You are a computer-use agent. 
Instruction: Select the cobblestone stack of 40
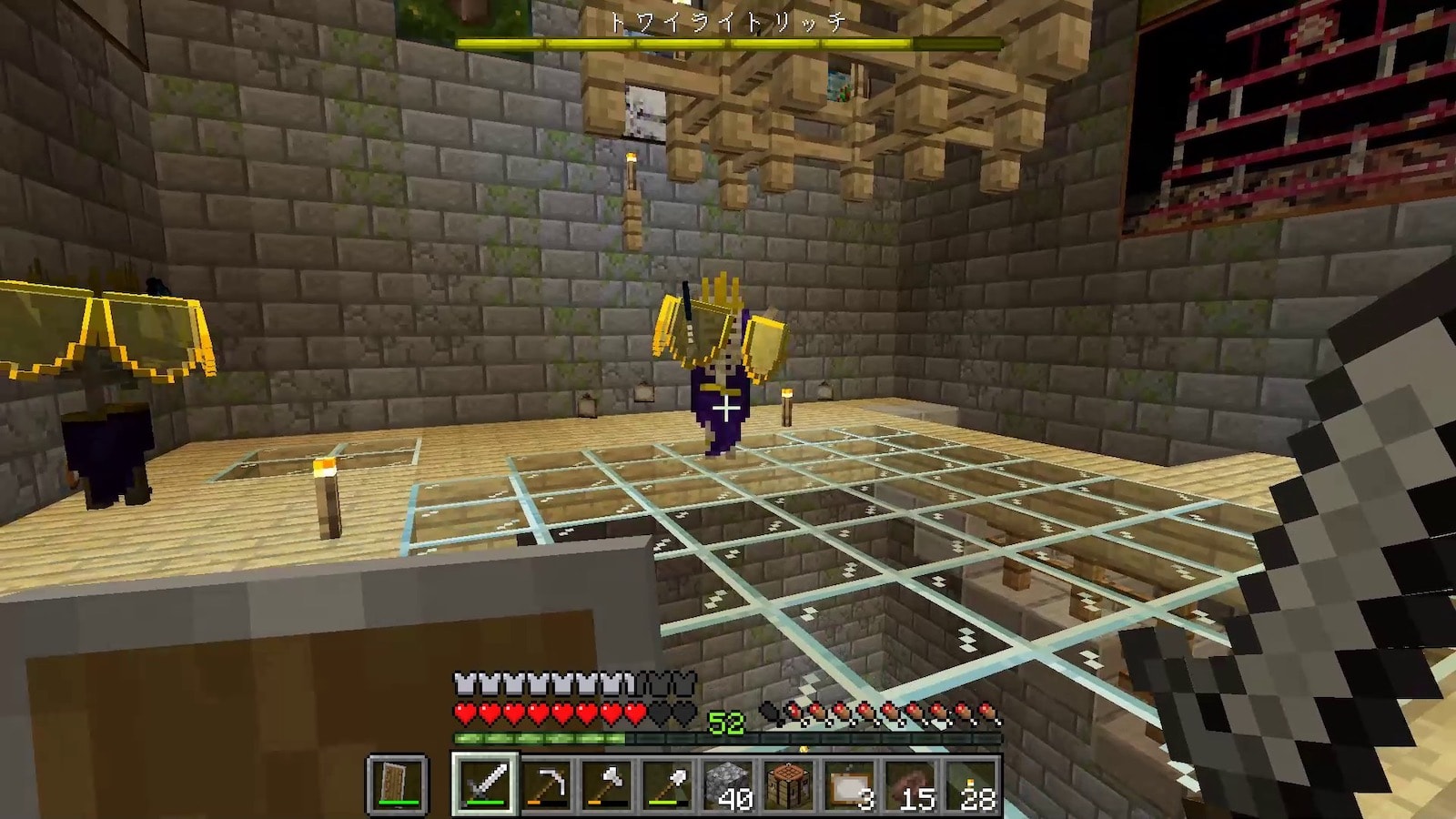[729, 784]
